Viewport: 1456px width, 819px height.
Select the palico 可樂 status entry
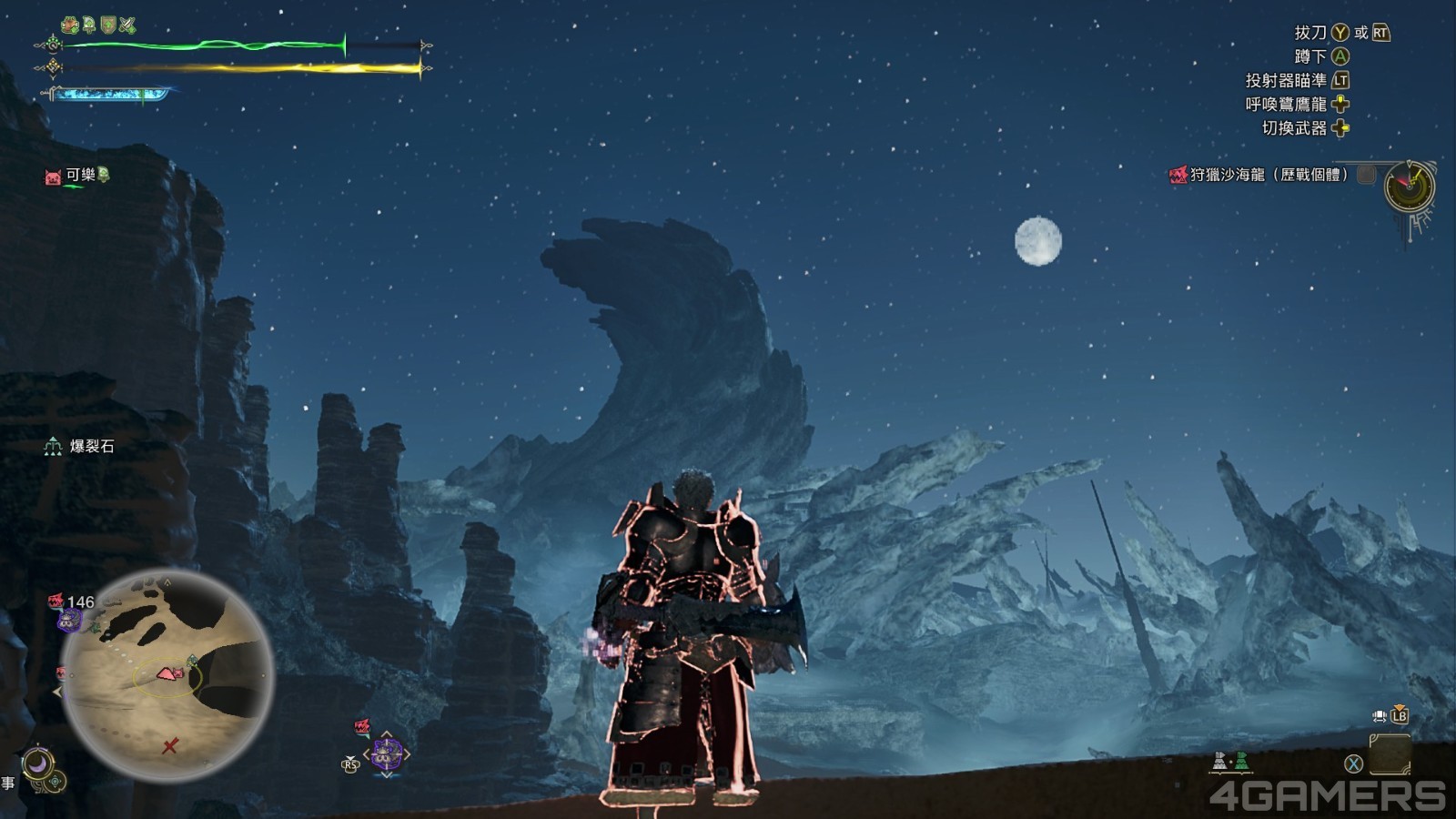(78, 175)
